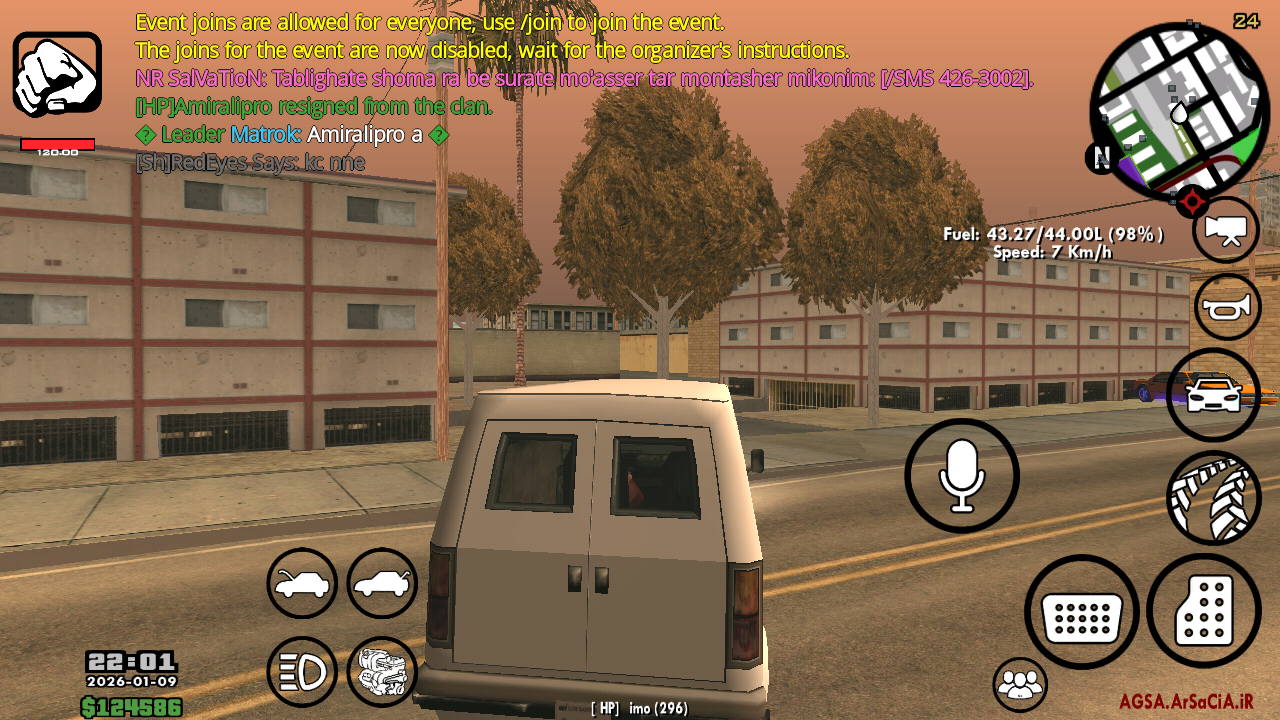Screen dimensions: 1280x720
Task: Click the camera view icon
Action: (1226, 228)
